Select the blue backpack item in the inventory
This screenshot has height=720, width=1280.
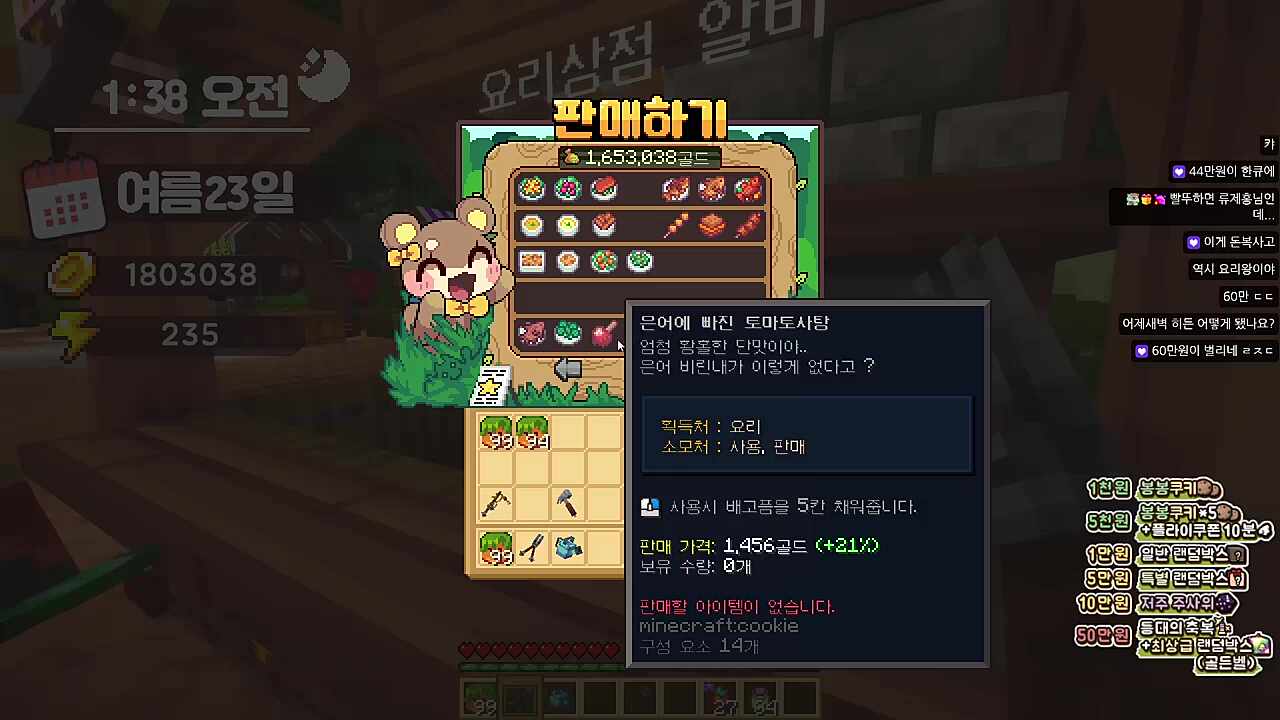tap(567, 547)
